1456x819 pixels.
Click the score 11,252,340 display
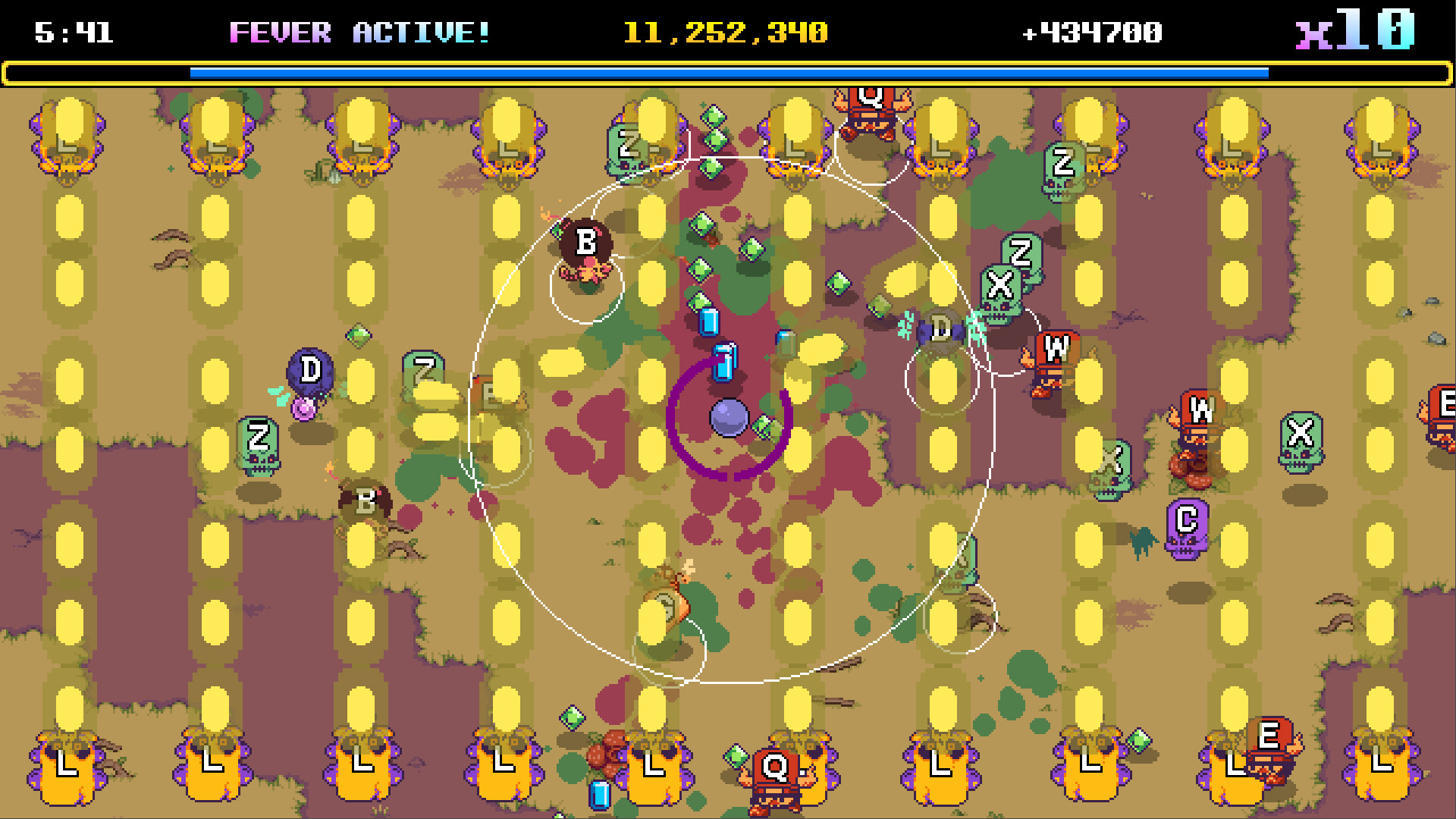pos(724,32)
